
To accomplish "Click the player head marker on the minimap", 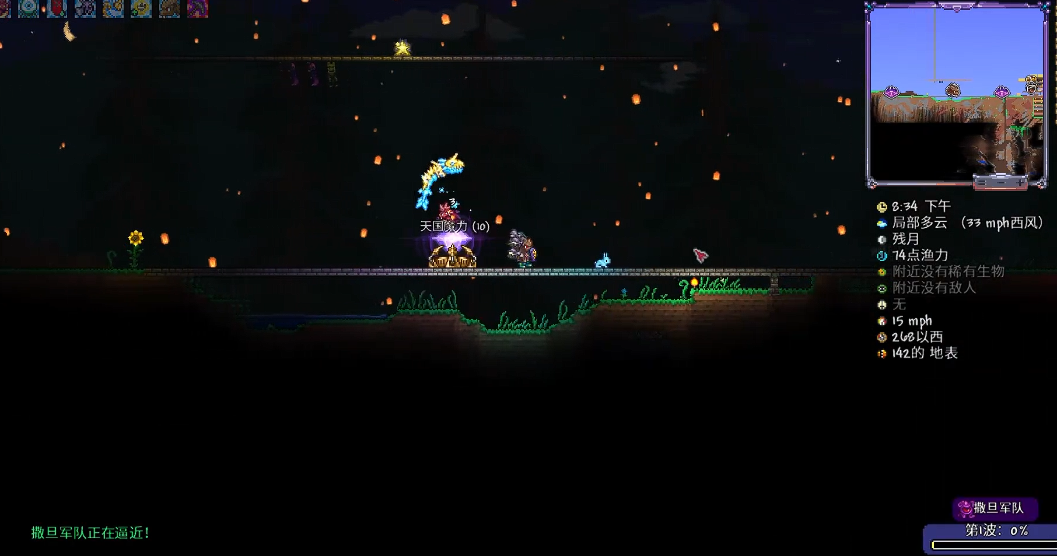I will 953,90.
